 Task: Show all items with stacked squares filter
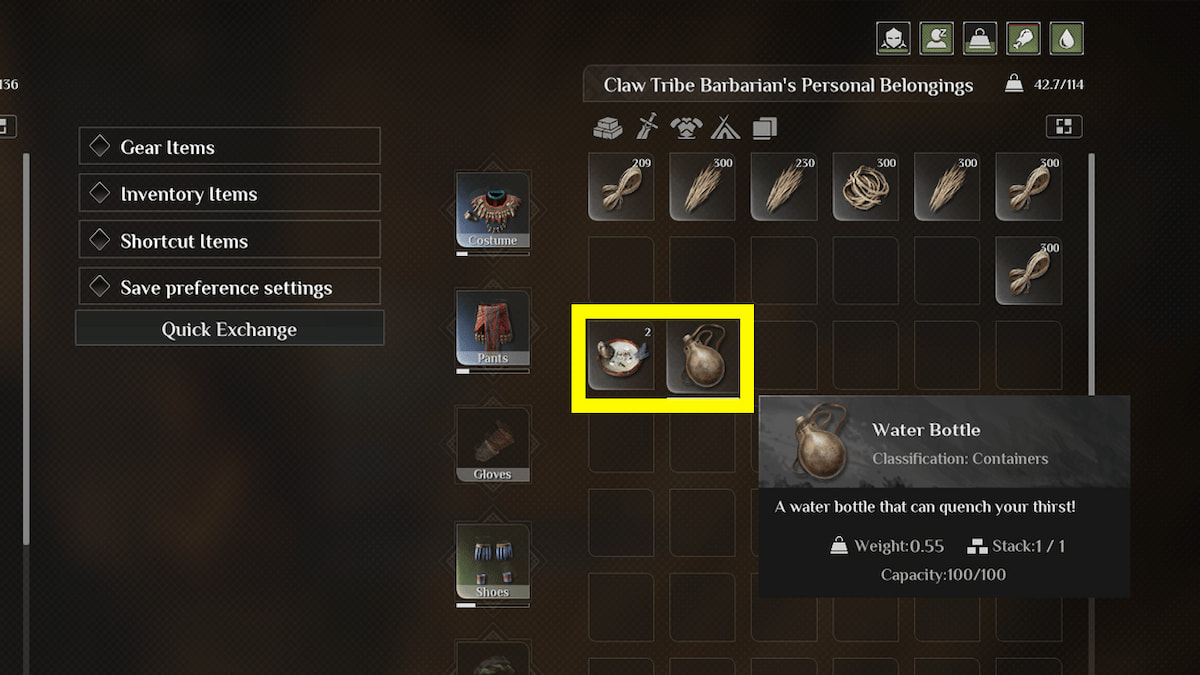point(764,127)
